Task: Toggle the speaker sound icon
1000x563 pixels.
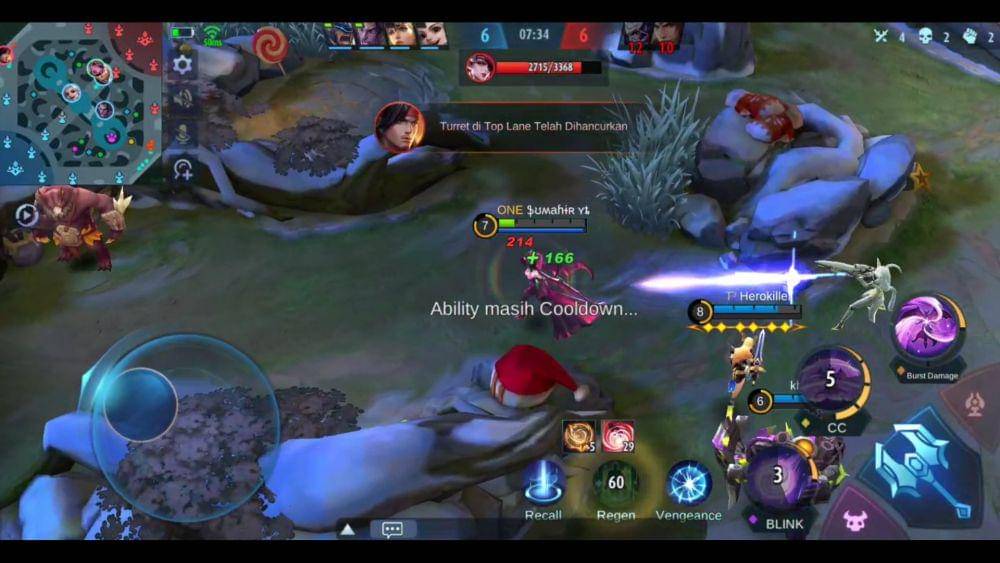Action: coord(182,98)
